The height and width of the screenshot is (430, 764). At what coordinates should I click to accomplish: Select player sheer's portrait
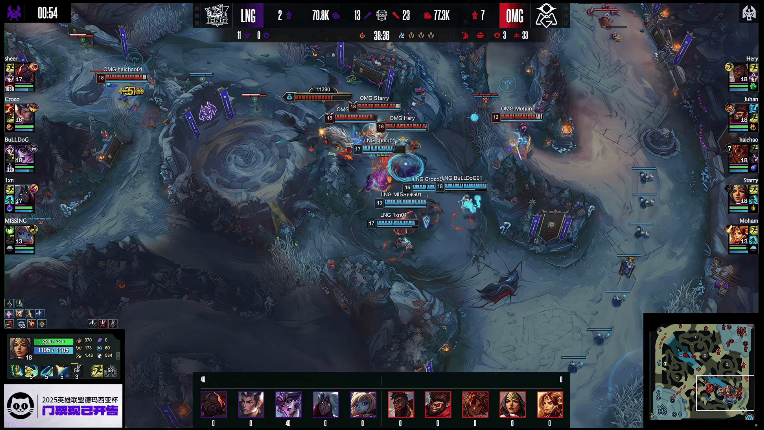point(20,76)
